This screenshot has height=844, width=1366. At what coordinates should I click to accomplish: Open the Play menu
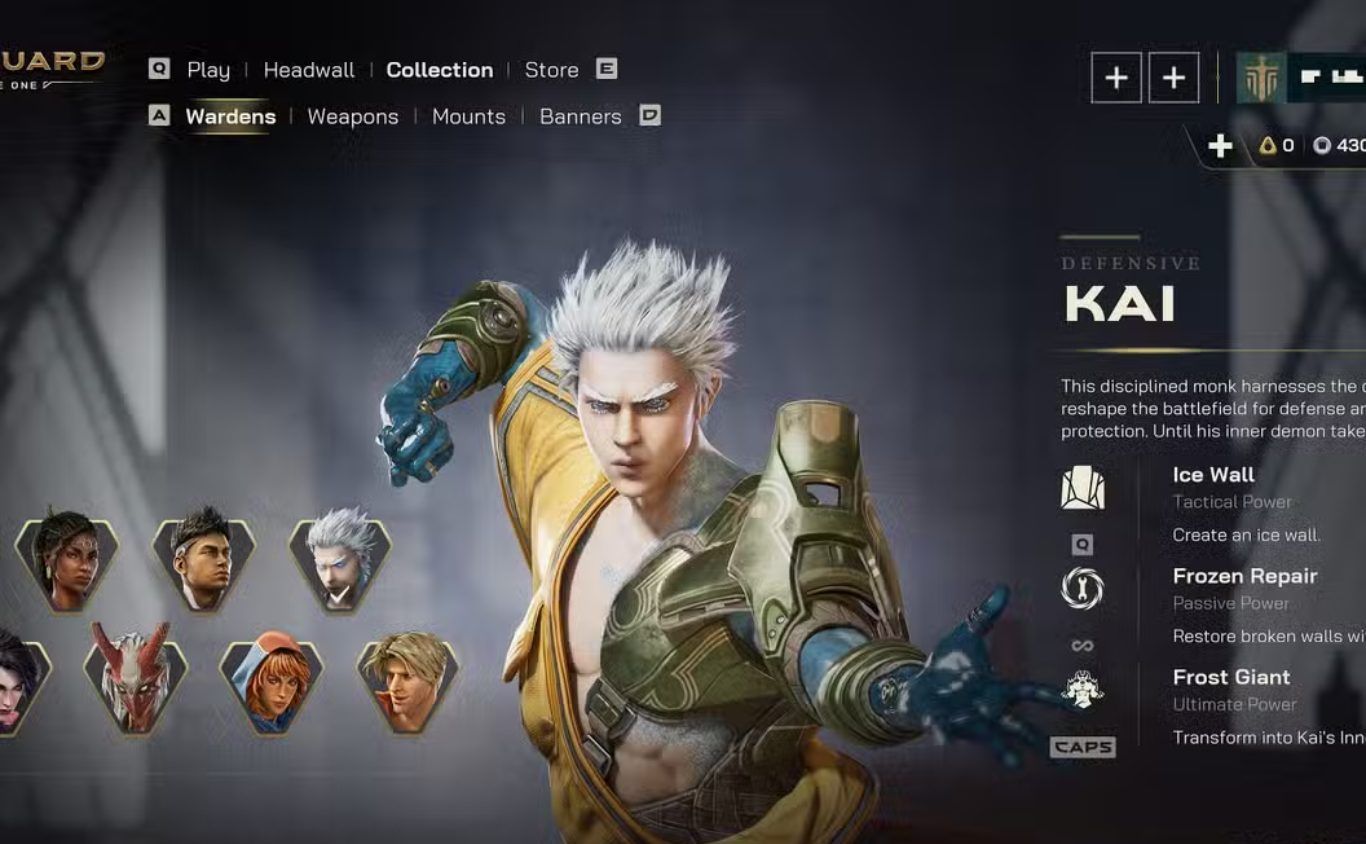[x=208, y=70]
